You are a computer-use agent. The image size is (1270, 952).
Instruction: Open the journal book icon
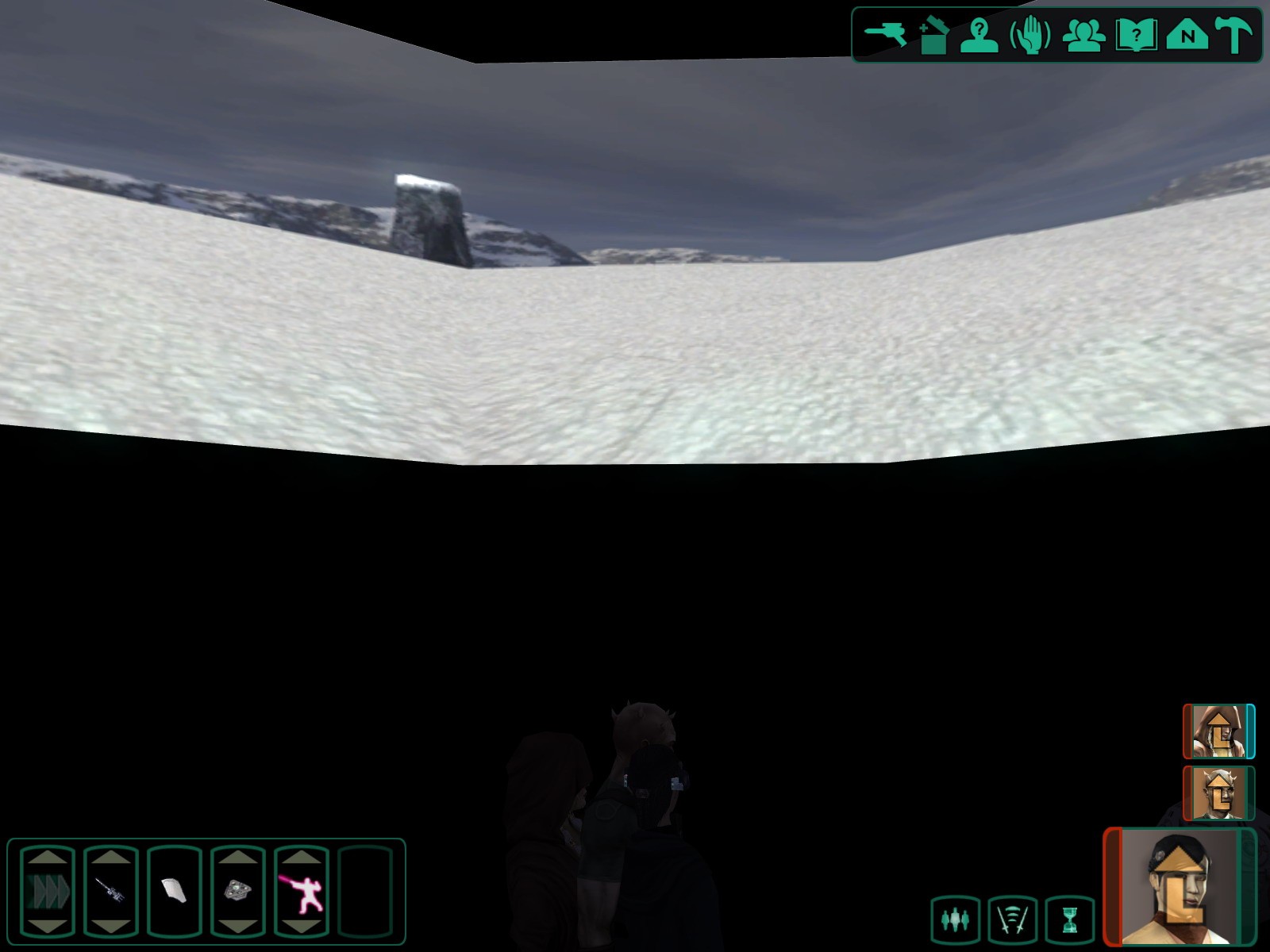1135,36
